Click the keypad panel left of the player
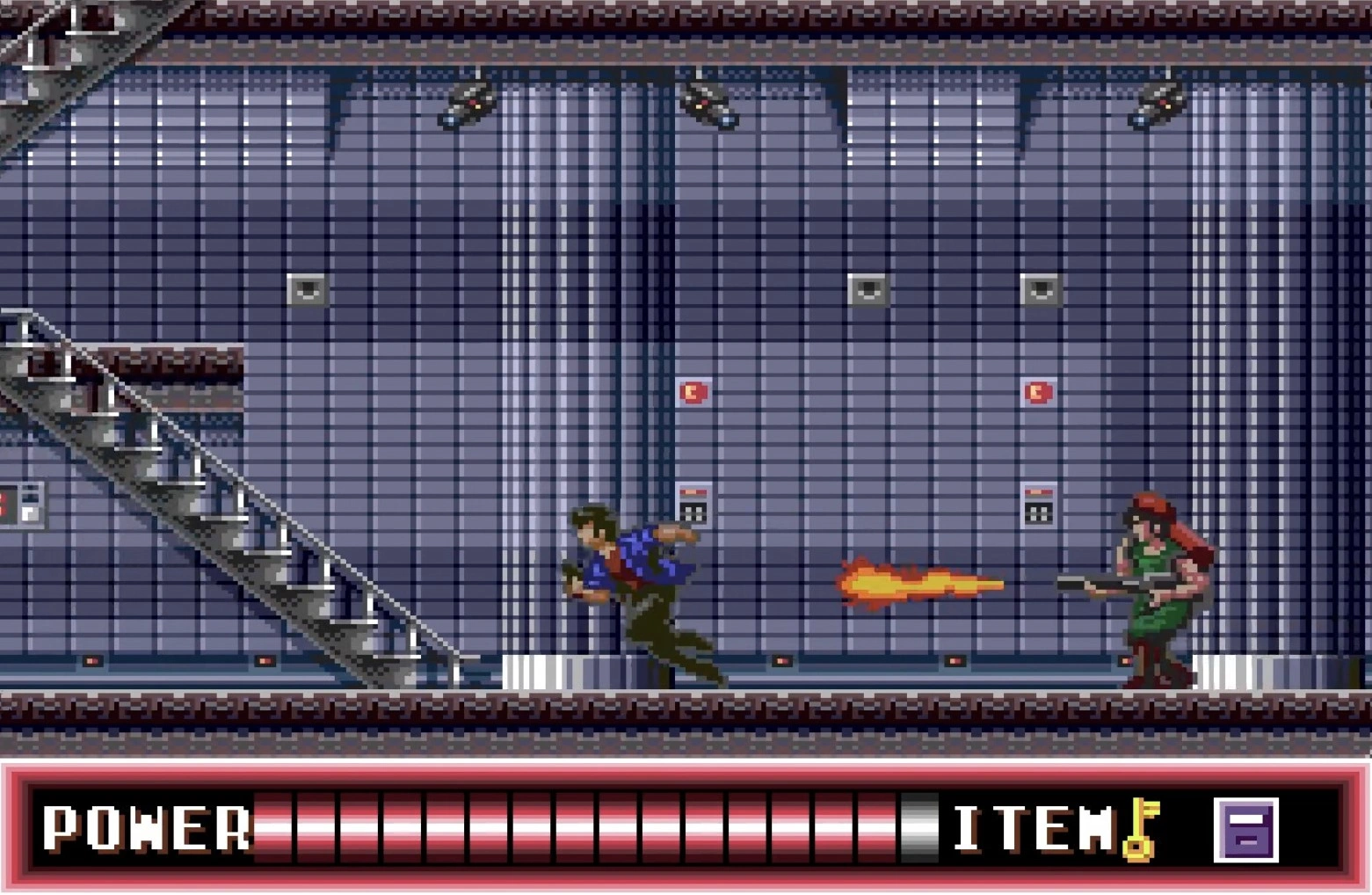The height and width of the screenshot is (895, 1372). [692, 504]
